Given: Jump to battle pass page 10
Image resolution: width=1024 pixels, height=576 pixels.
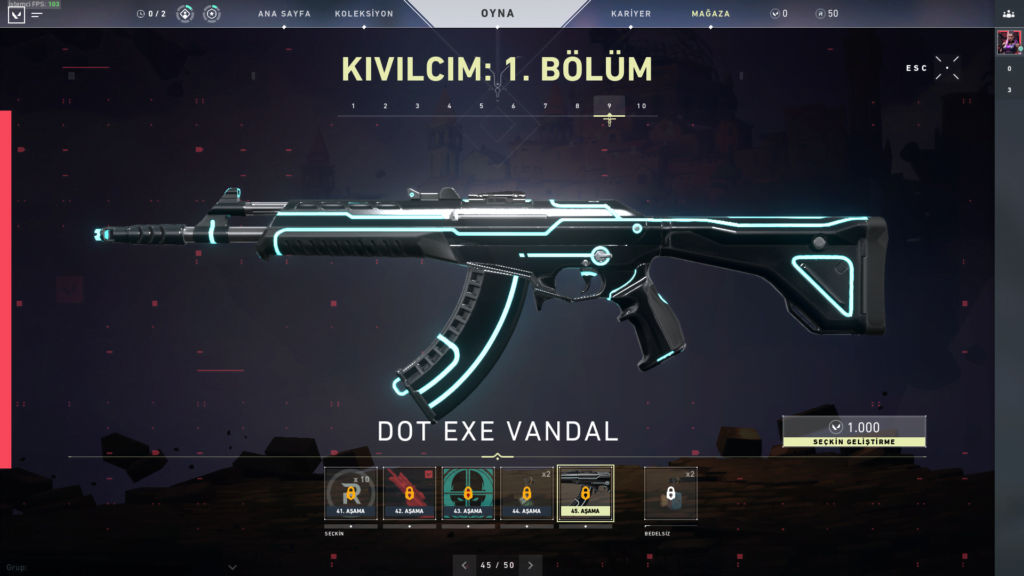Looking at the screenshot, I should point(641,106).
